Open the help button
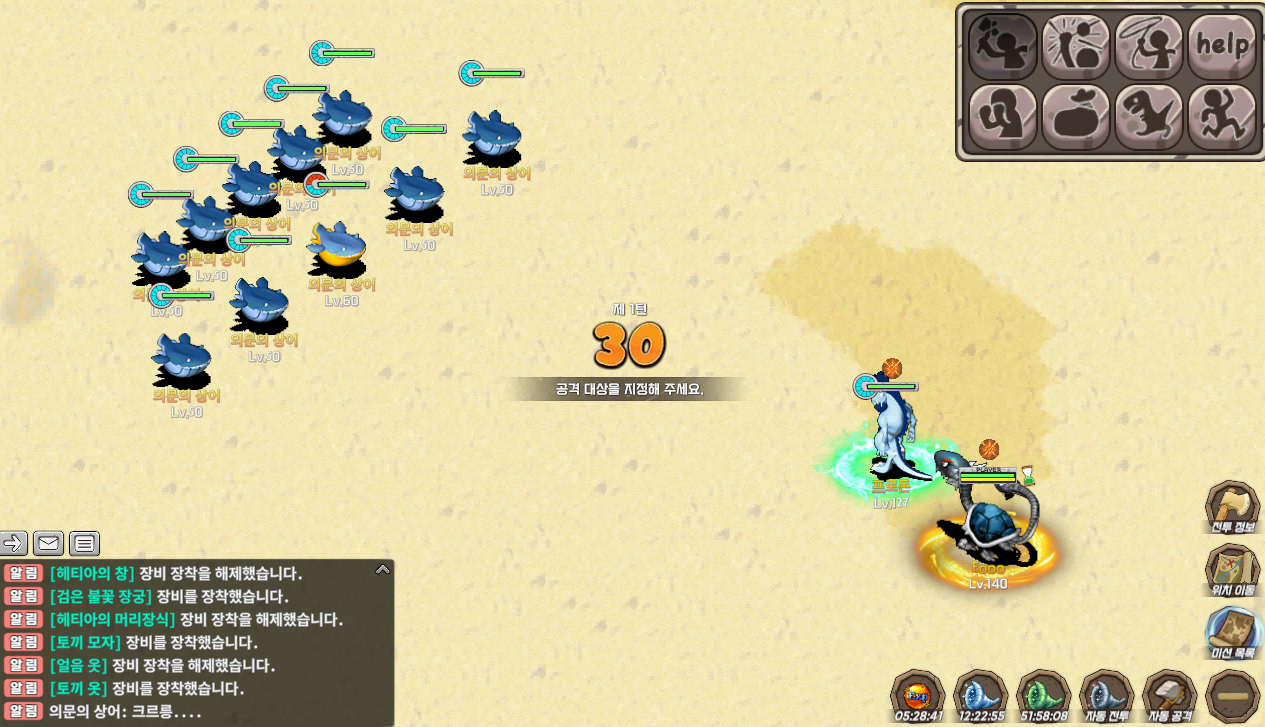The height and width of the screenshot is (727, 1265). [x=1221, y=46]
